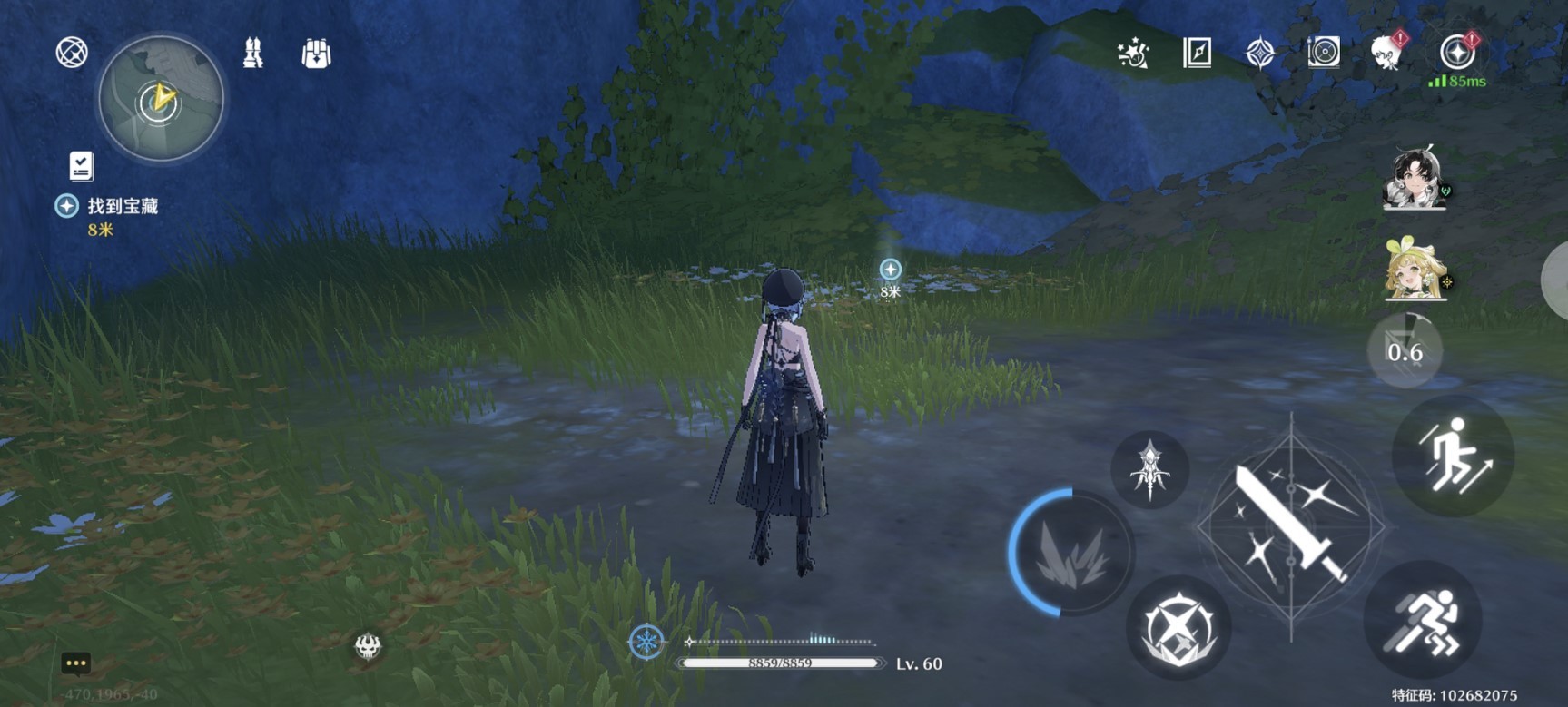The height and width of the screenshot is (707, 1568).
Task: Open the backpack inventory icon
Action: point(316,54)
